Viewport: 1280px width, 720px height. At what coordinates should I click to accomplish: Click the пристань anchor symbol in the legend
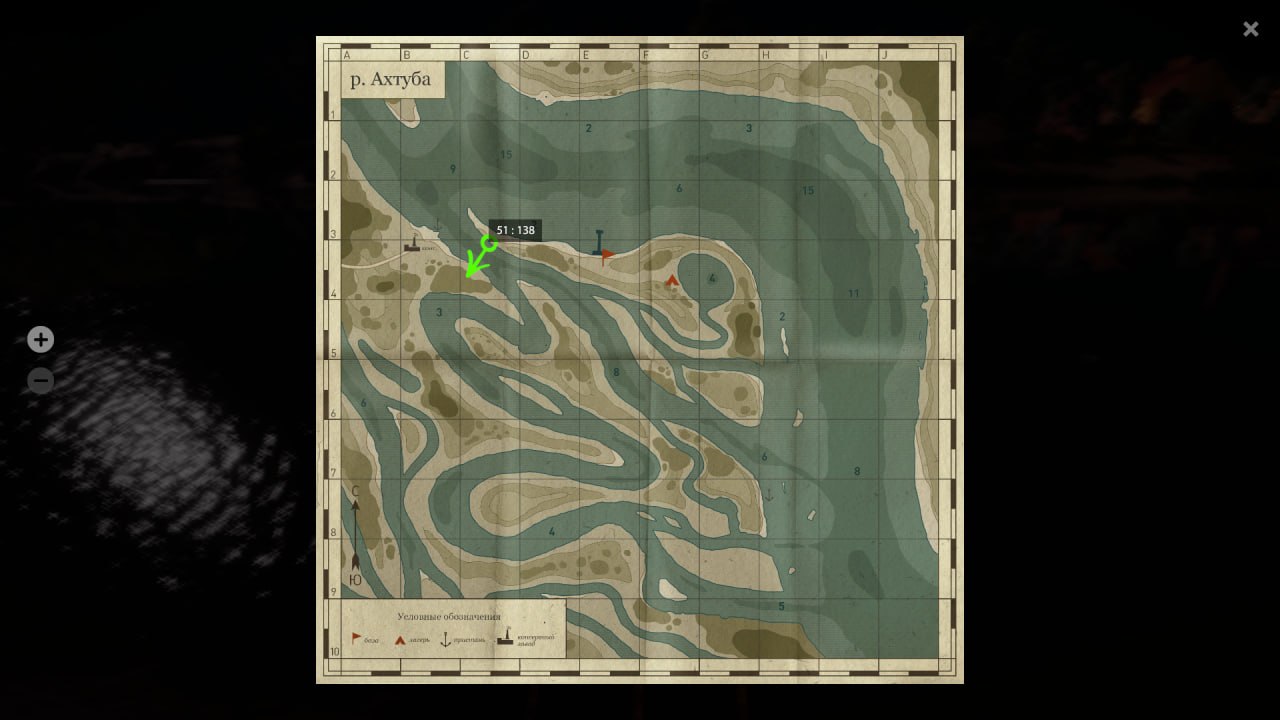click(446, 639)
